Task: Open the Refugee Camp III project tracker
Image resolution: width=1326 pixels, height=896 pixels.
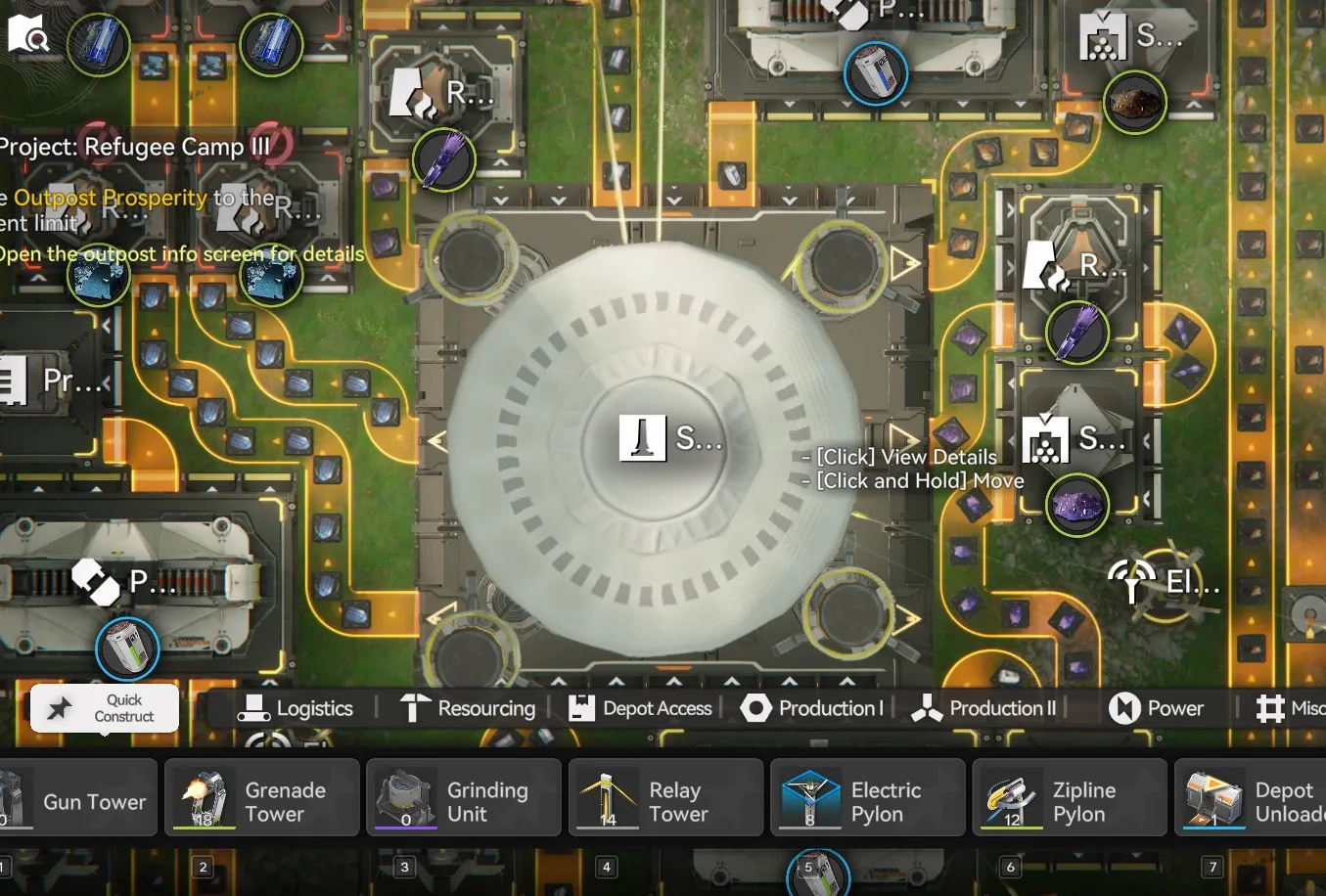Action: [135, 148]
